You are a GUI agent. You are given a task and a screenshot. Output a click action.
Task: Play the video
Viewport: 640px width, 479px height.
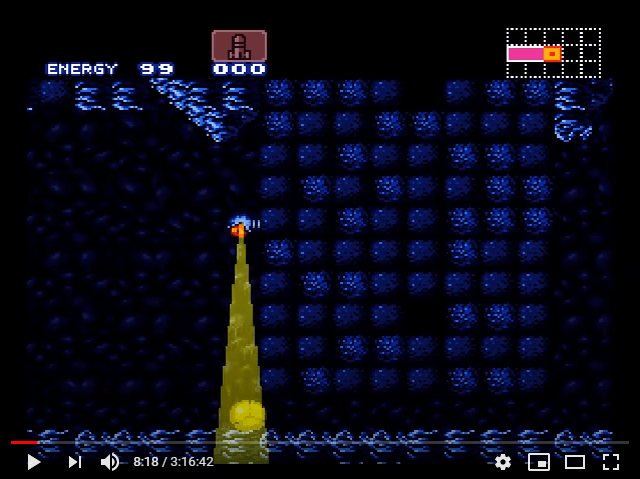(x=34, y=462)
